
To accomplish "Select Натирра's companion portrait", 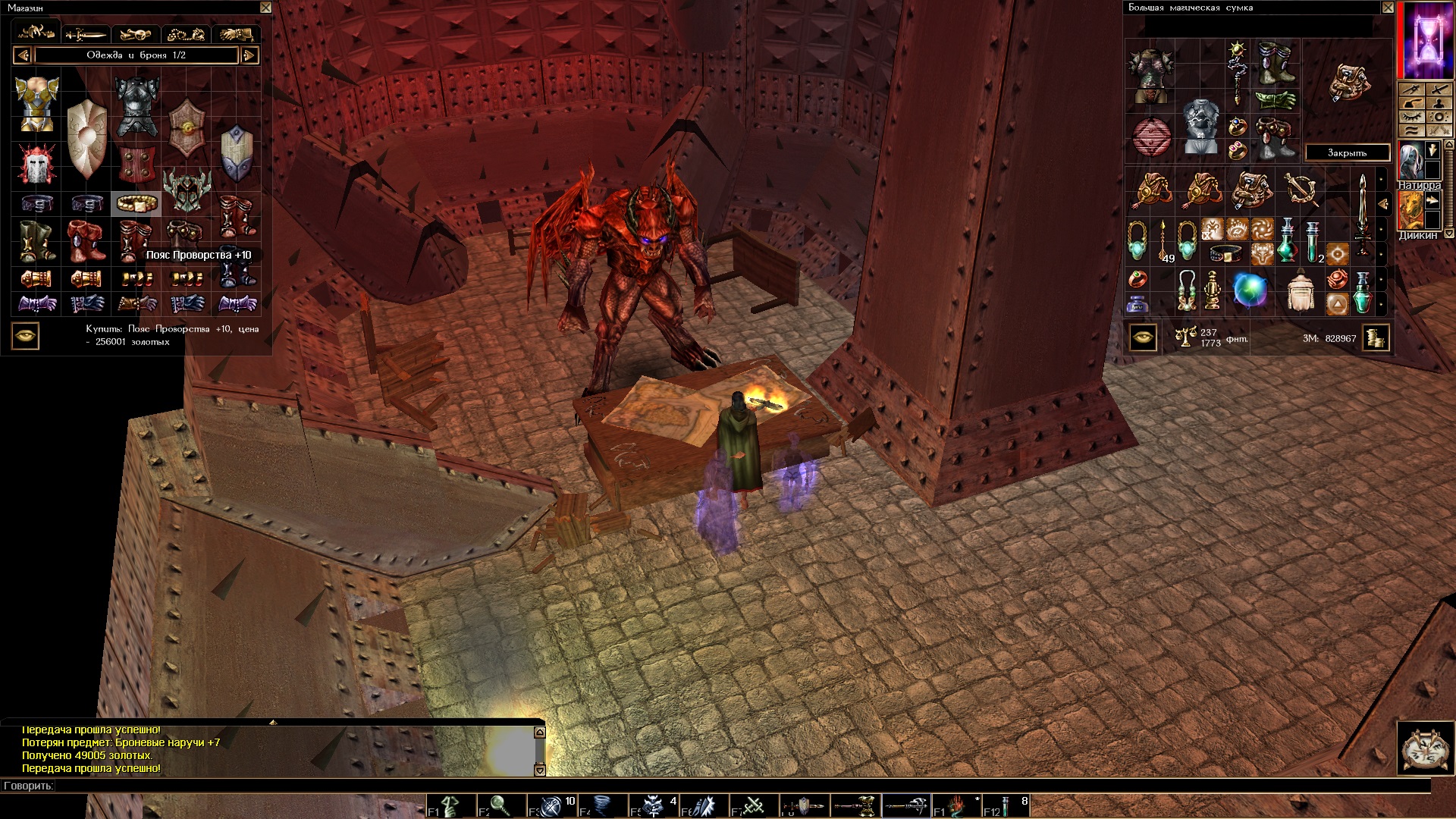I will (1410, 160).
